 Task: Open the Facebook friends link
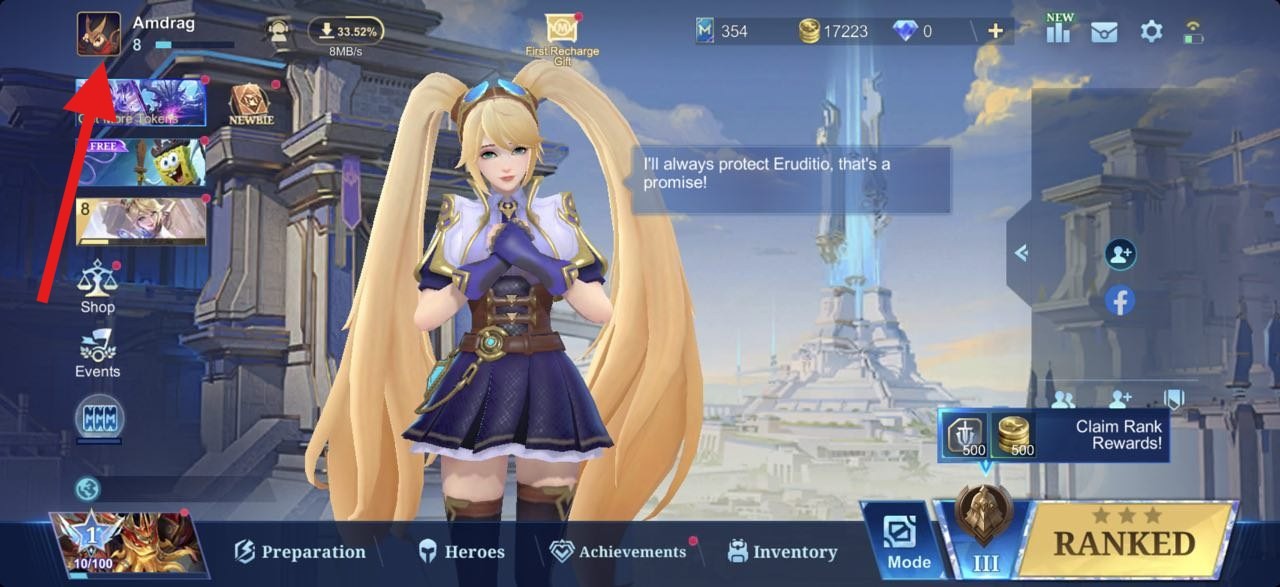click(1120, 300)
